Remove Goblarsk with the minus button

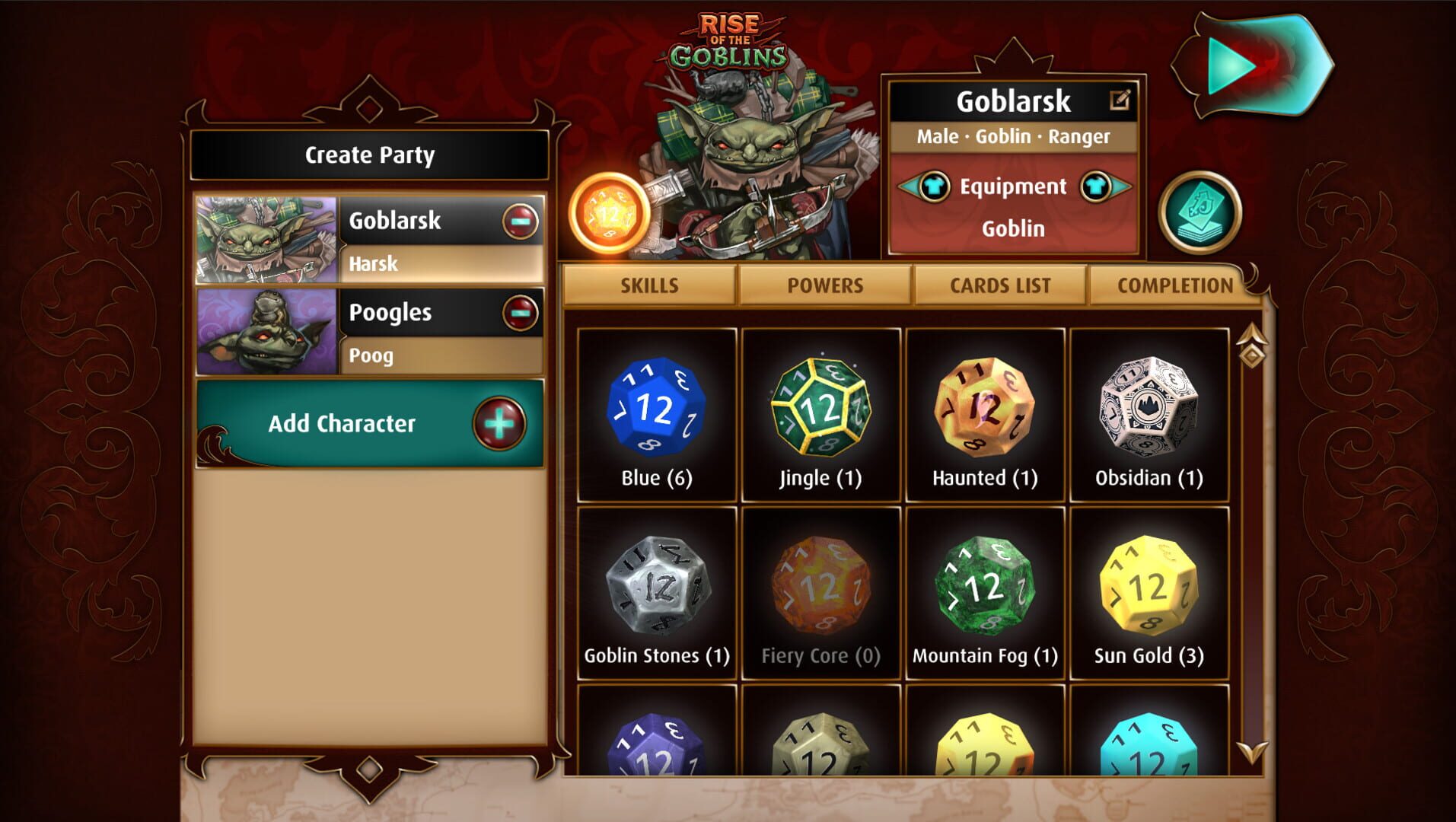click(520, 220)
